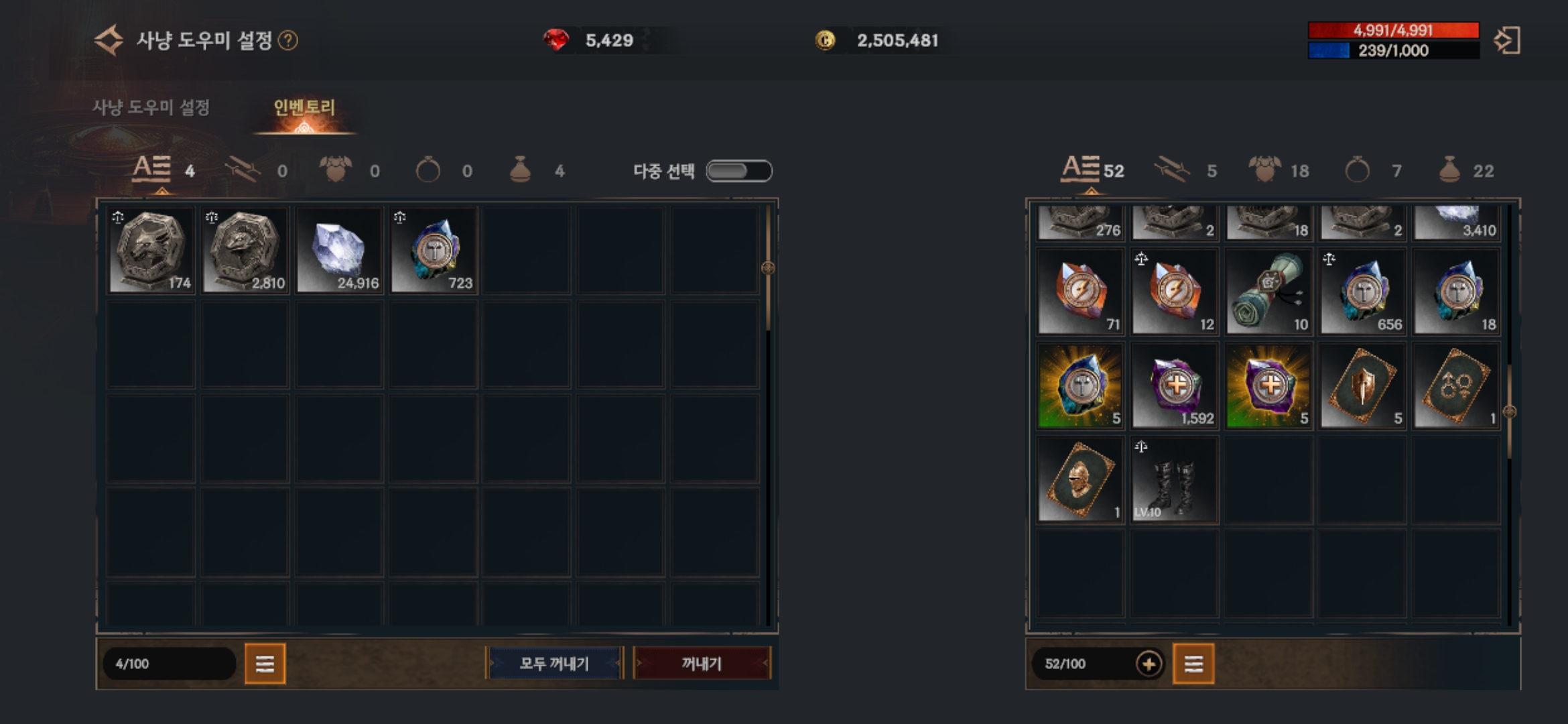Select the purple cross gem stack of 1,592
The image size is (1568, 724).
(1175, 385)
